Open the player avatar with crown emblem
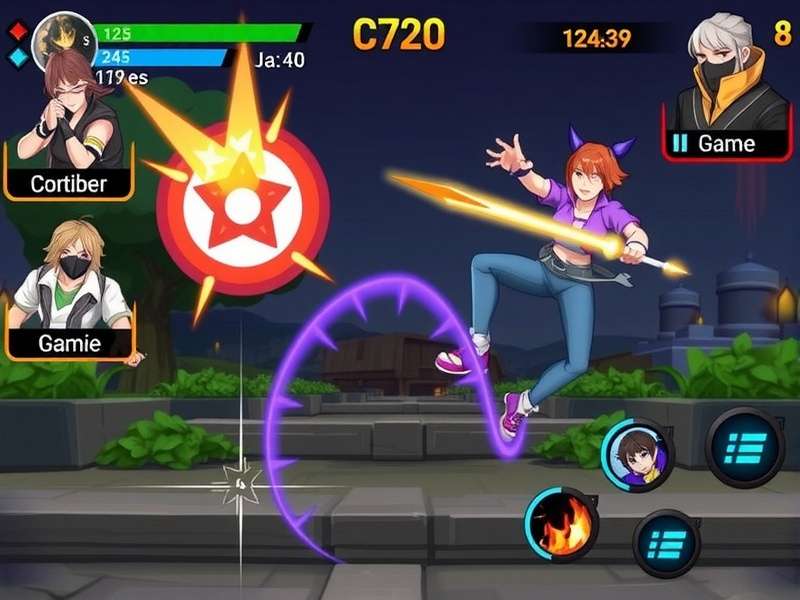This screenshot has height=600, width=800. click(x=63, y=40)
